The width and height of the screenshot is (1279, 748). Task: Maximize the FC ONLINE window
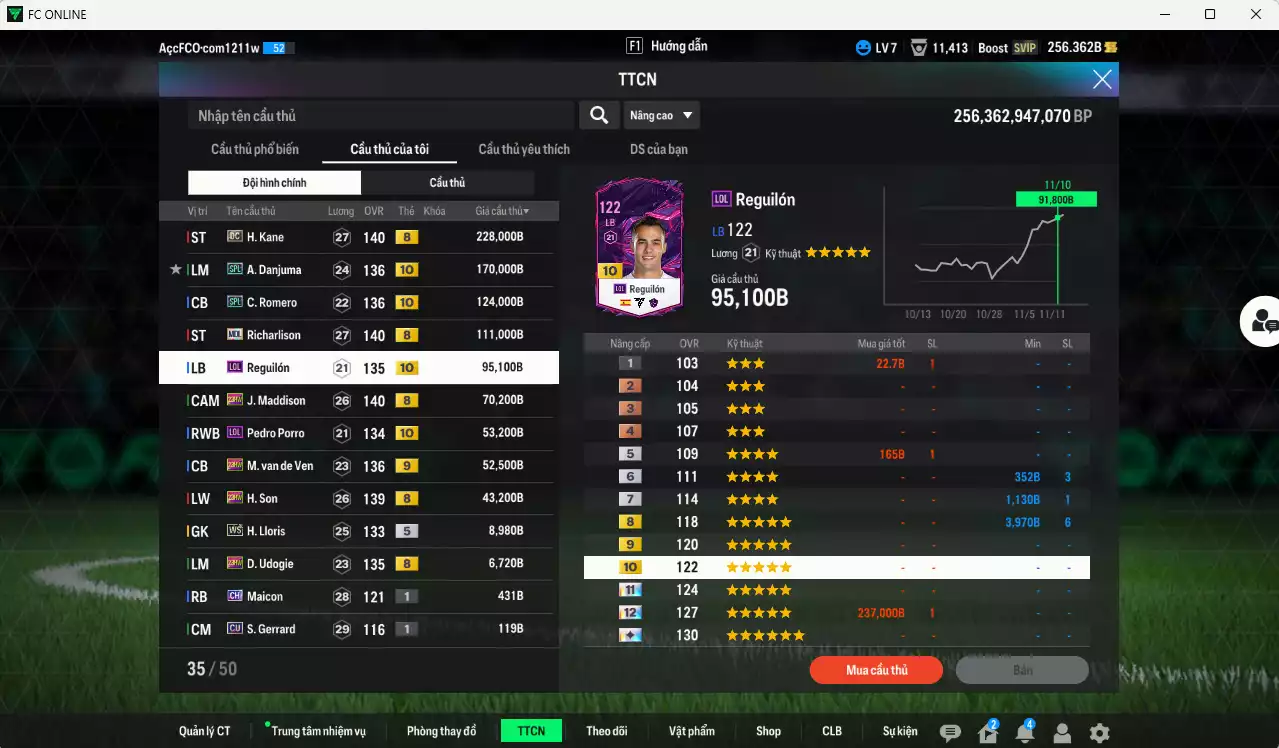click(1210, 14)
